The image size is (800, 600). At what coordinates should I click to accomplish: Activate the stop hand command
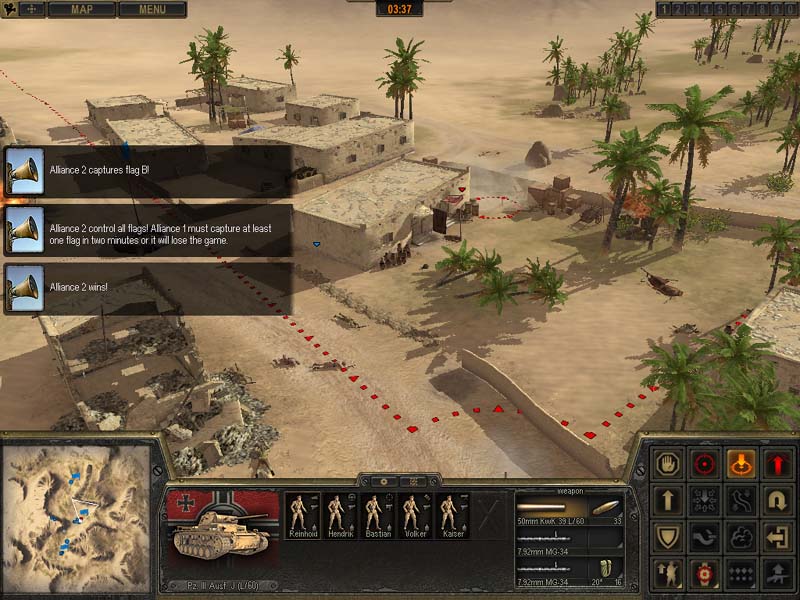click(666, 463)
